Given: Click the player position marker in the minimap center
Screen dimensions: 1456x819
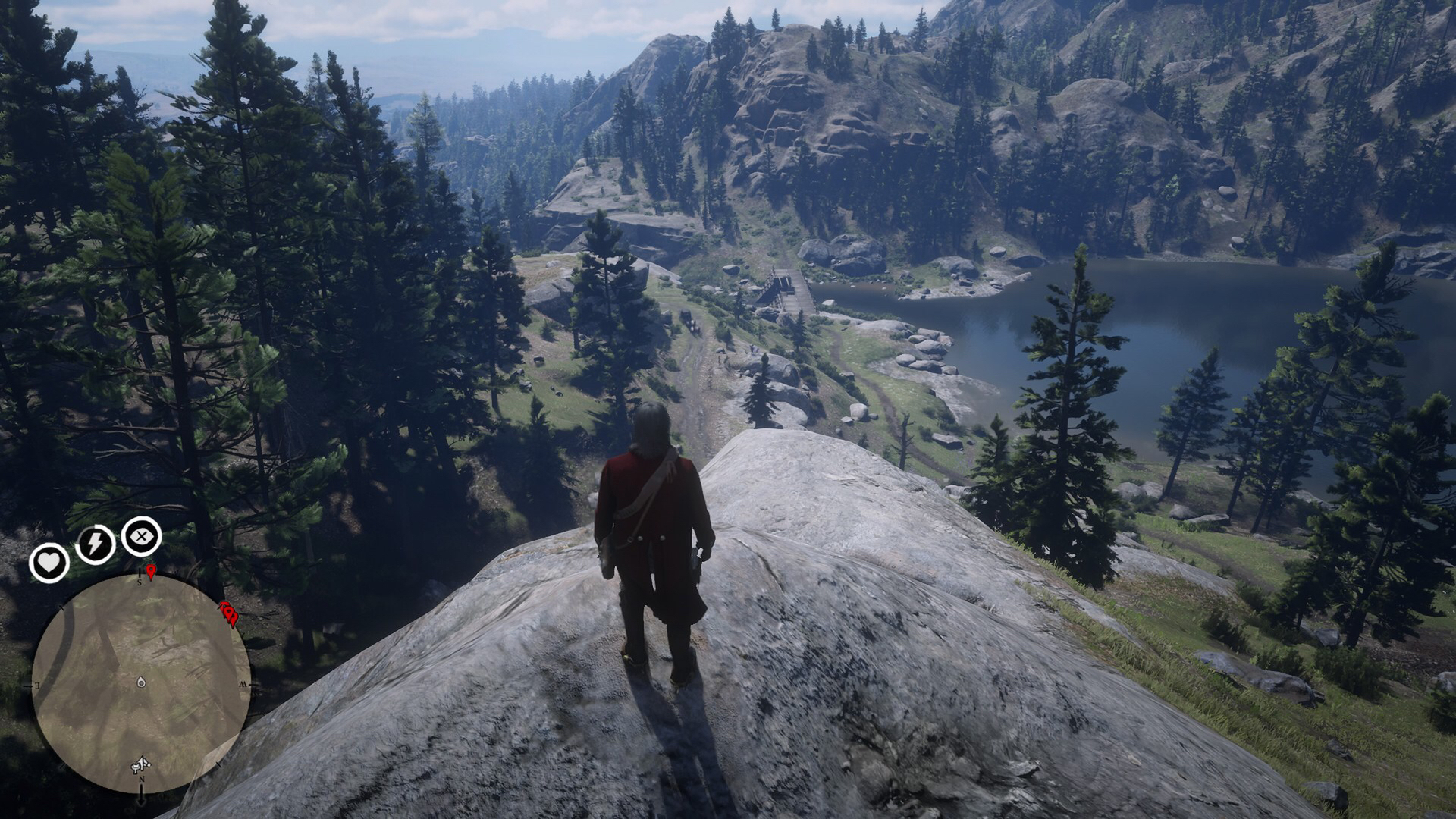Looking at the screenshot, I should click(x=141, y=682).
